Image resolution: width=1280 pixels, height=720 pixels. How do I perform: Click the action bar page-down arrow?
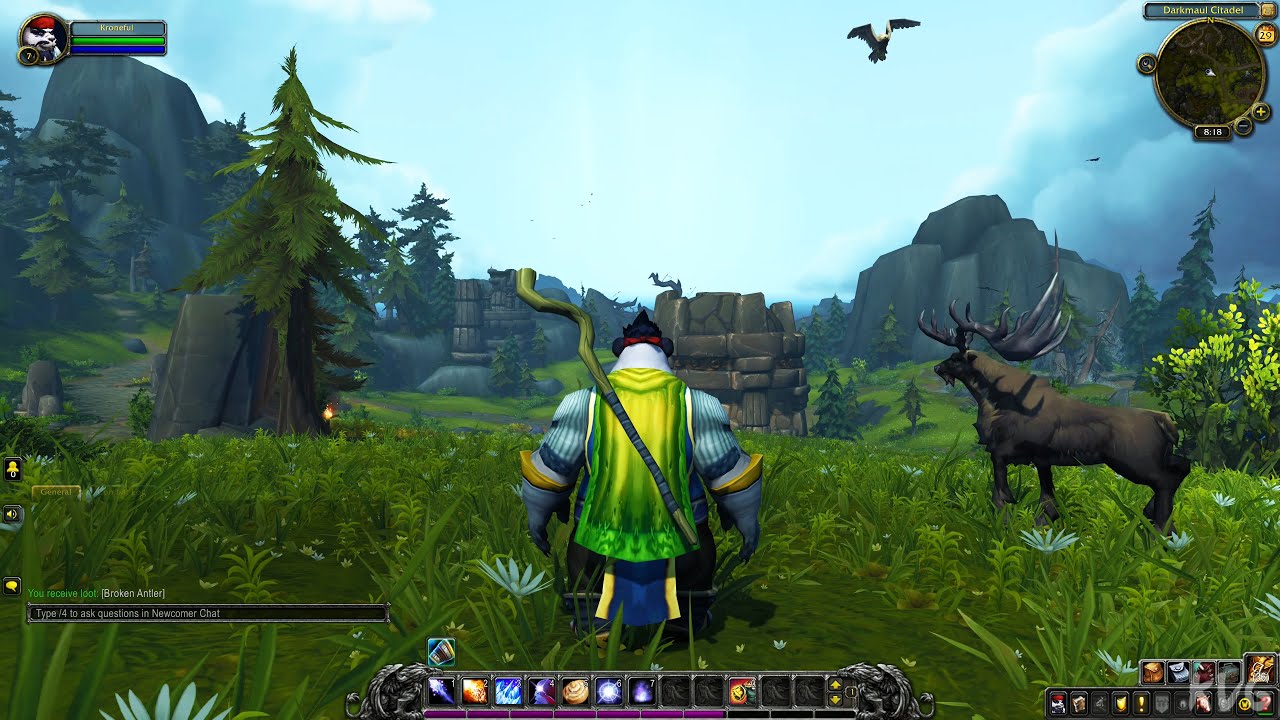[x=836, y=700]
